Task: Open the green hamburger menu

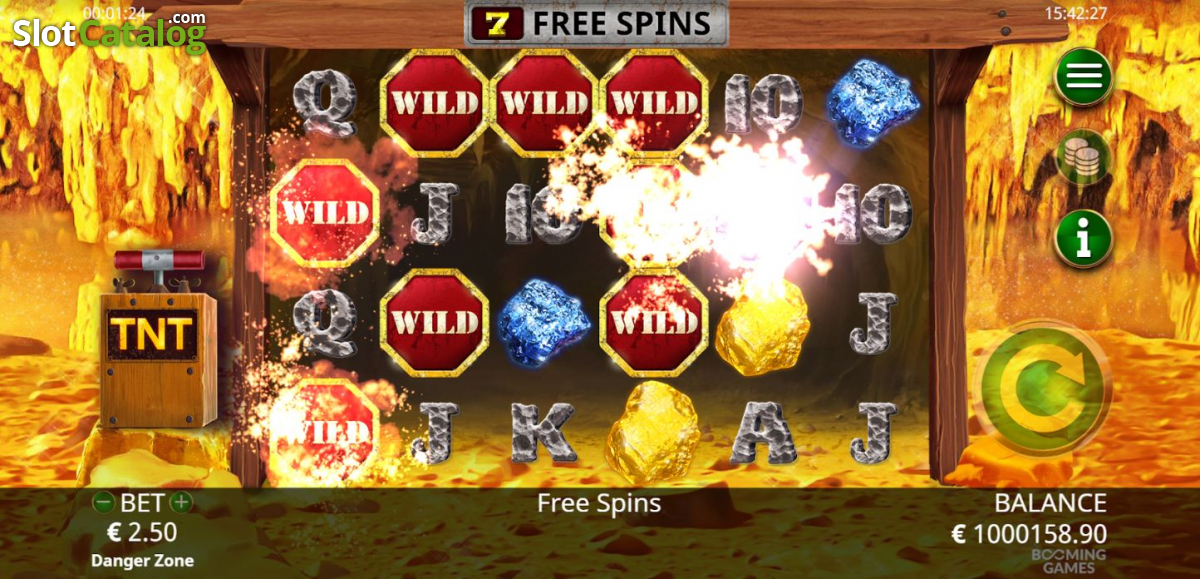Action: pyautogui.click(x=1082, y=77)
